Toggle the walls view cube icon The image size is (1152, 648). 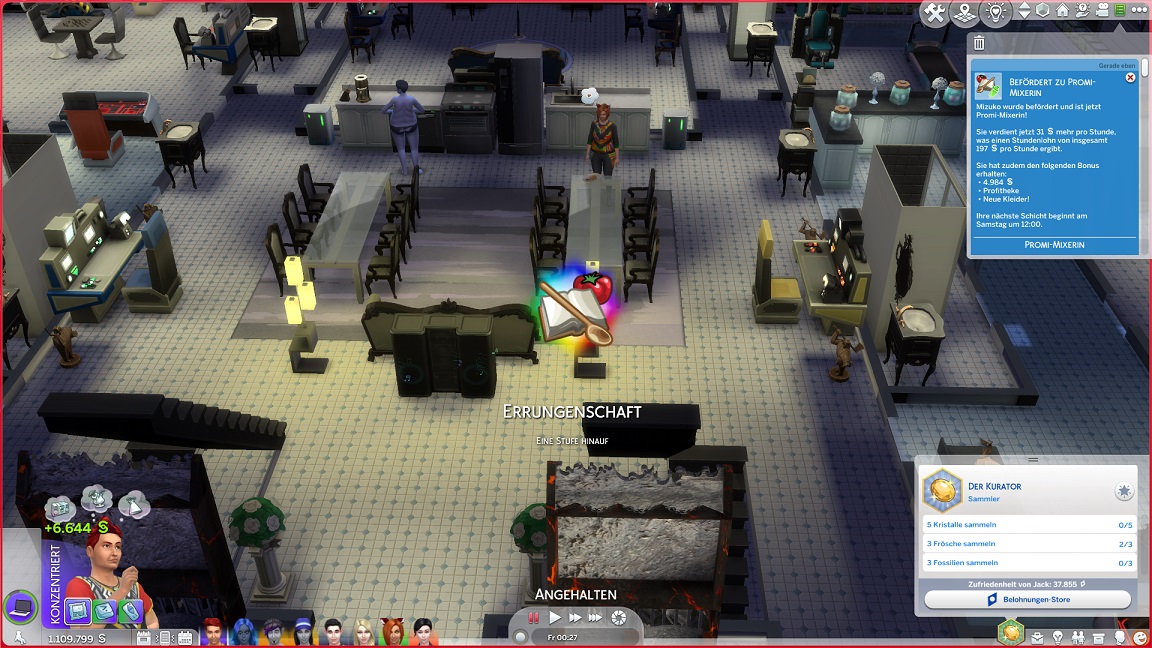point(1043,11)
